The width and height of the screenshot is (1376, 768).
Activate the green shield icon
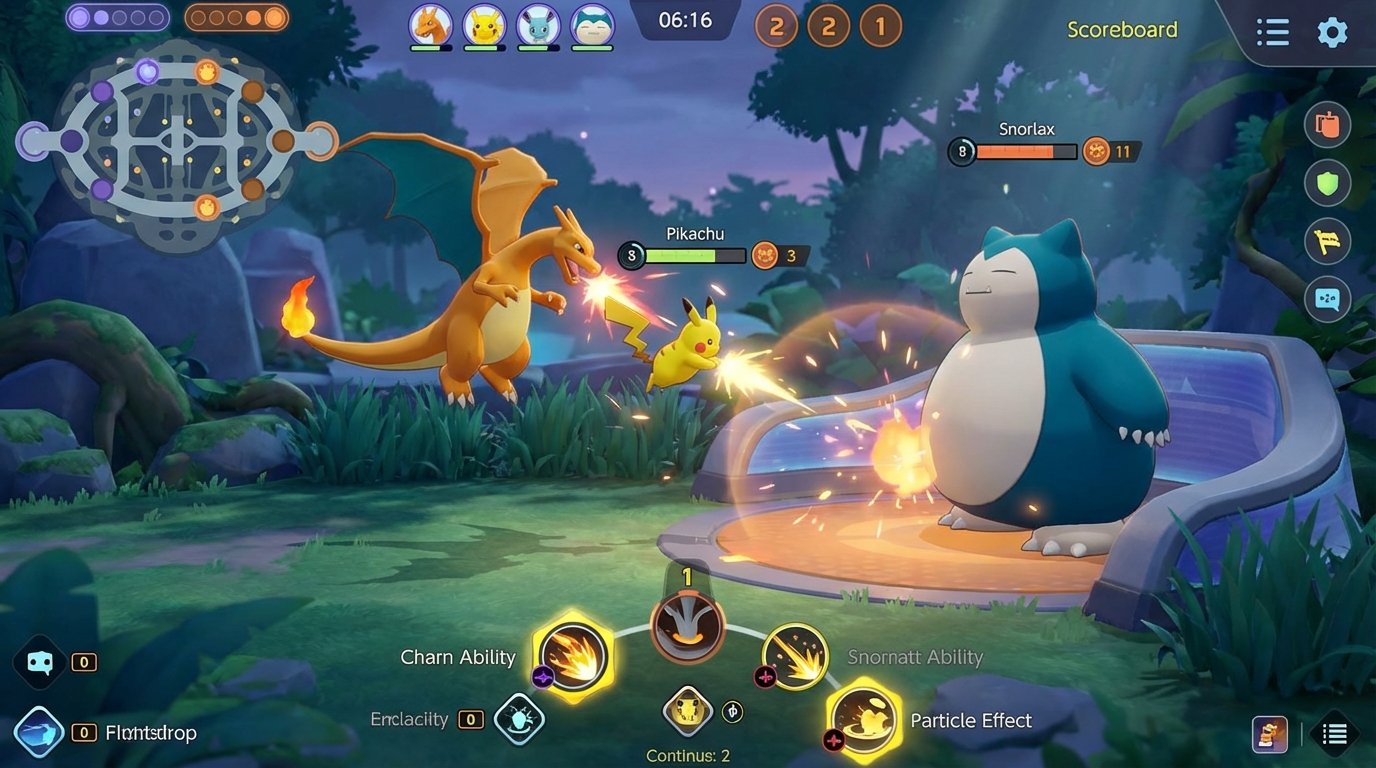point(1328,183)
